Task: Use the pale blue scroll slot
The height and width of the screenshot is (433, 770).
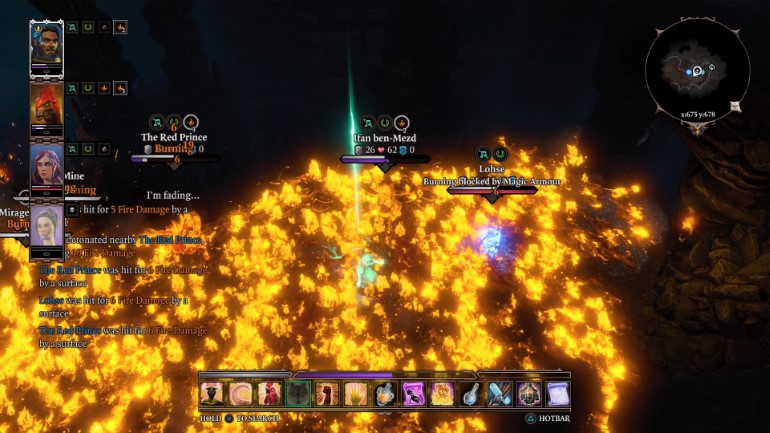Action: coord(557,394)
